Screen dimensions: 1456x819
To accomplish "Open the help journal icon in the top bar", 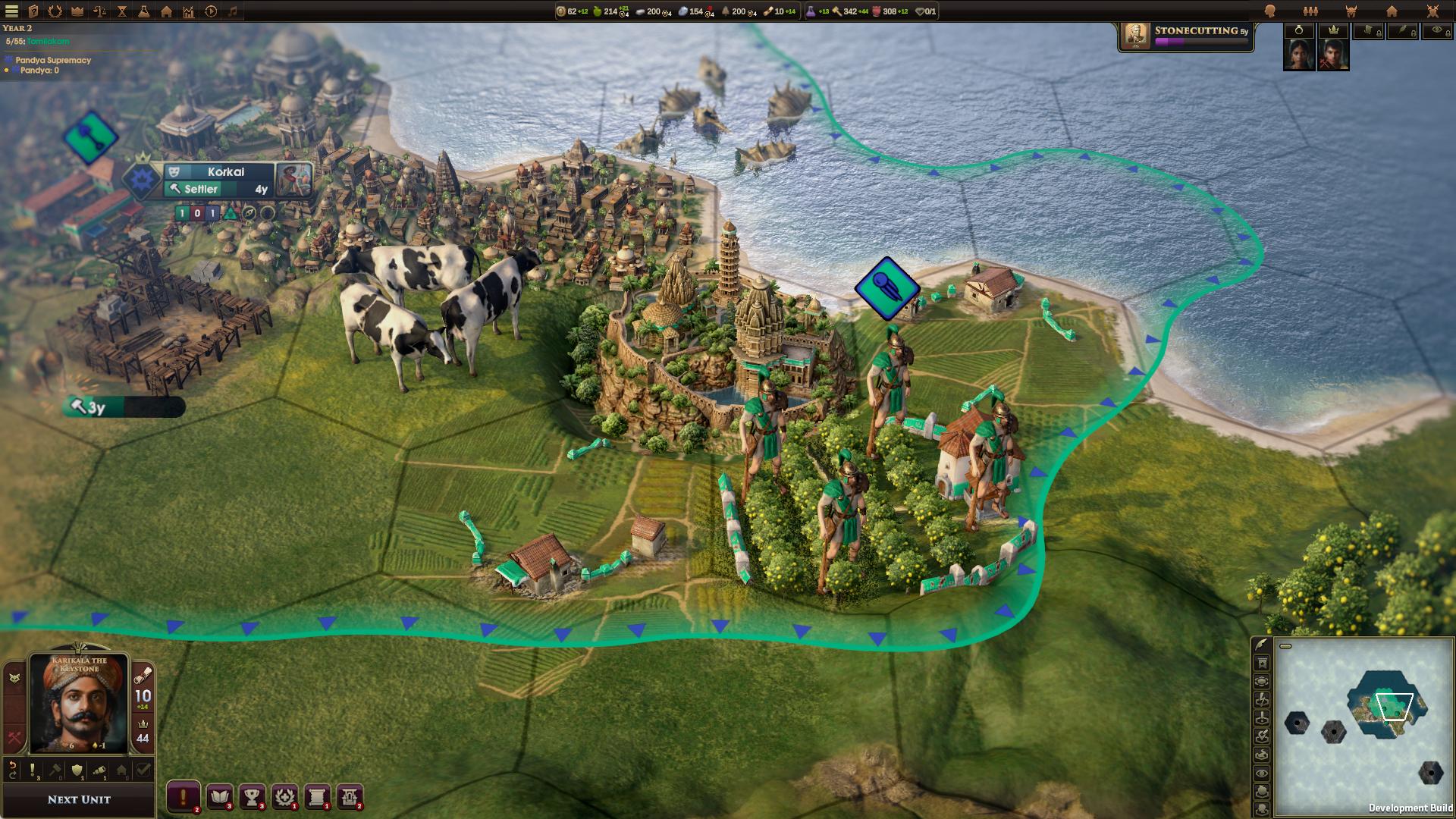I will 32,11.
